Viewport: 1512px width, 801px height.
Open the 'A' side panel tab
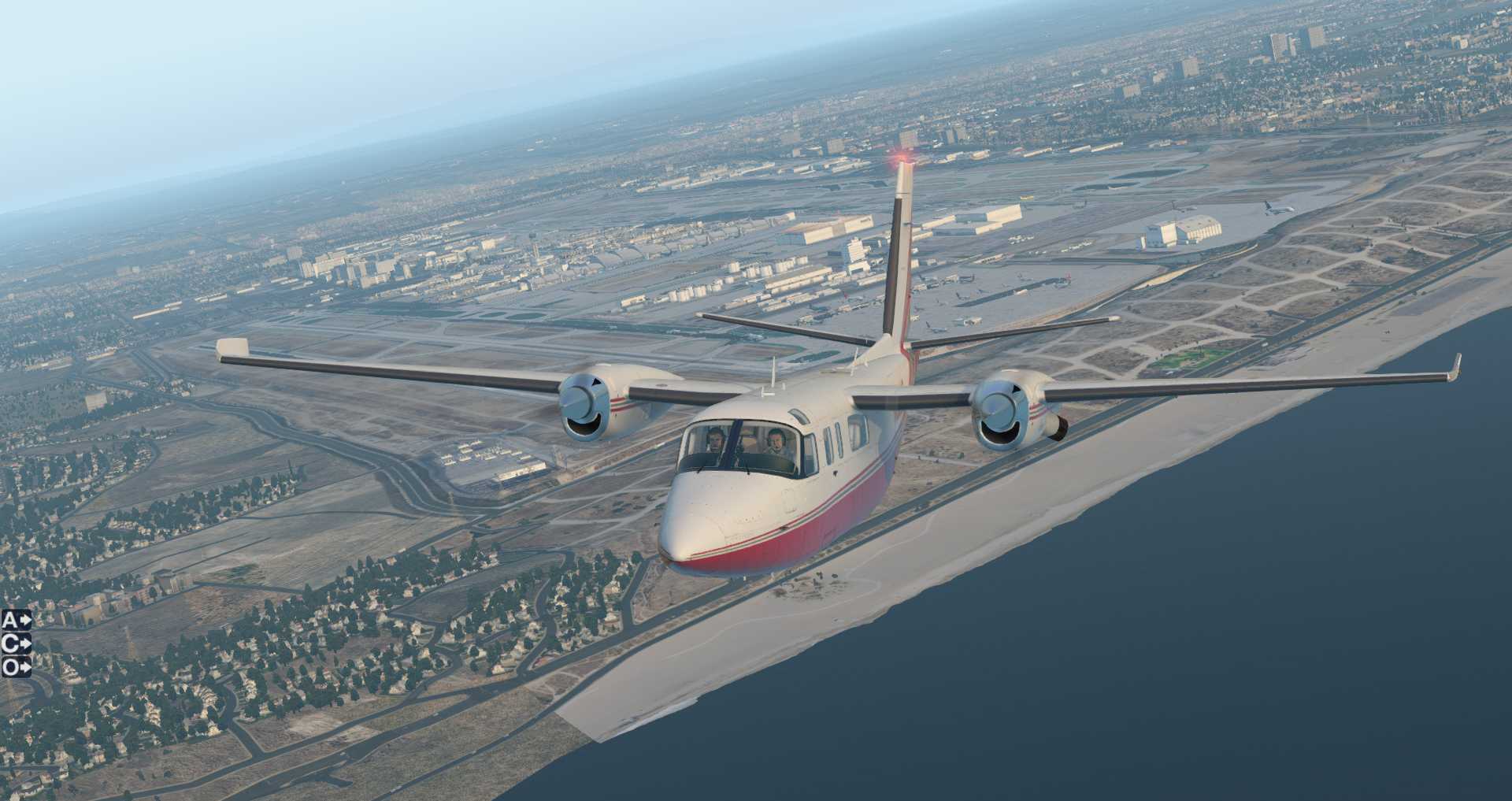click(16, 620)
